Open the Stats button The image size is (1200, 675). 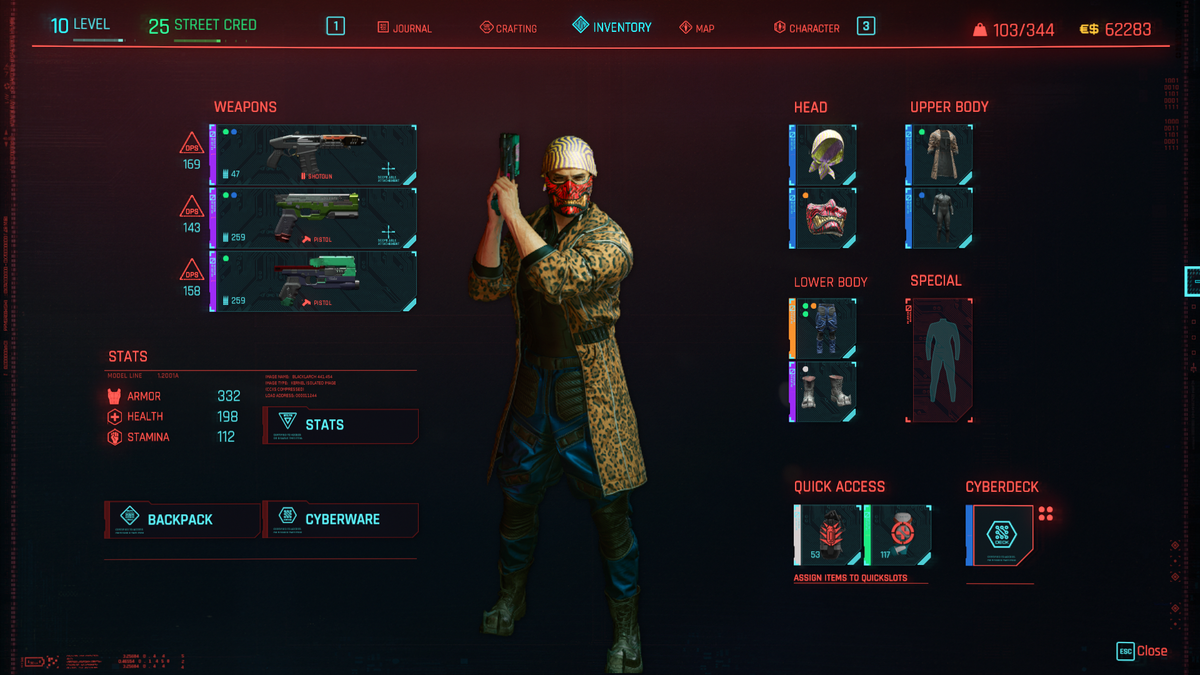click(x=340, y=425)
